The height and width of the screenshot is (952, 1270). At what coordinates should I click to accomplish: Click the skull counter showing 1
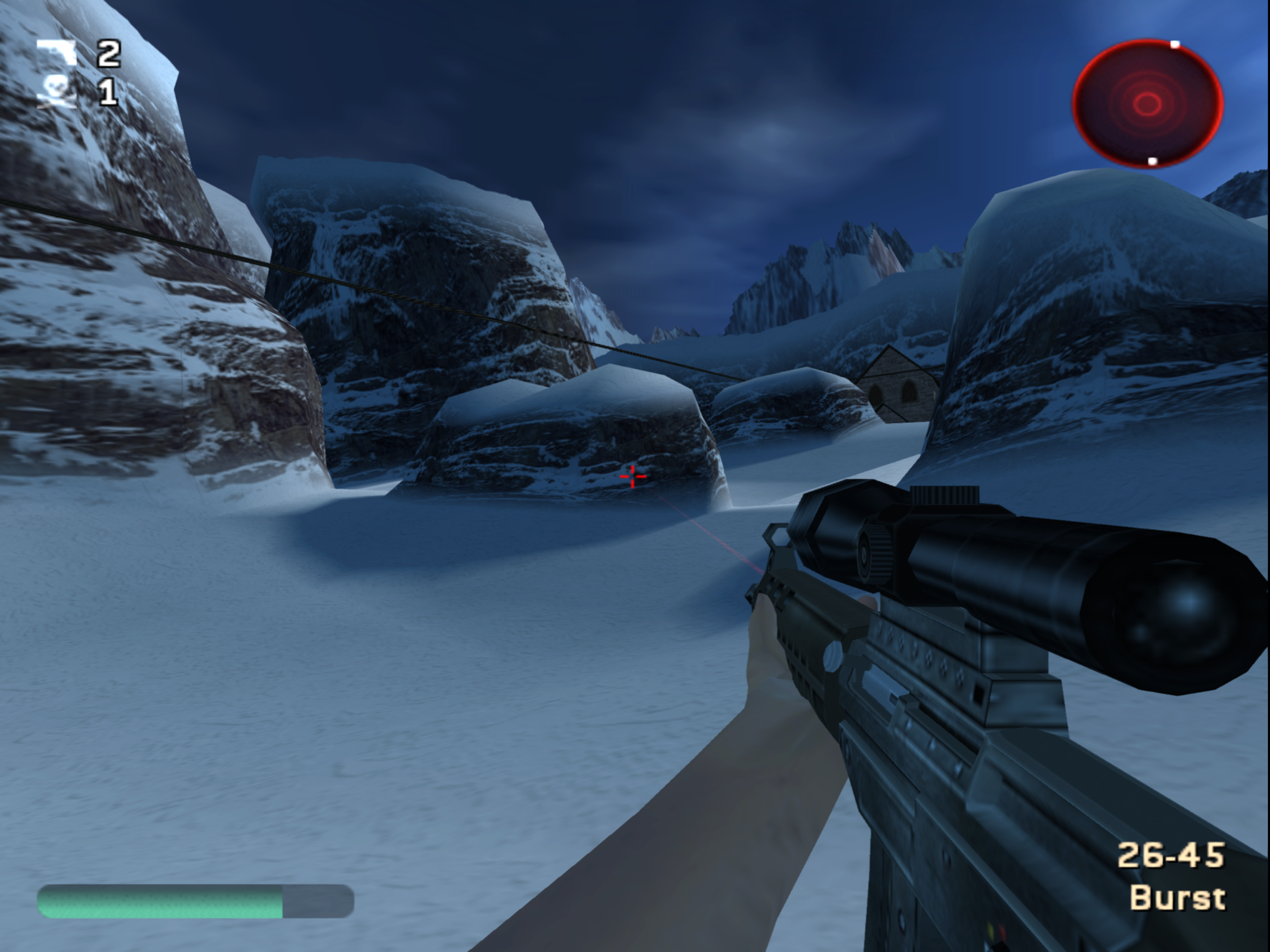pos(108,93)
